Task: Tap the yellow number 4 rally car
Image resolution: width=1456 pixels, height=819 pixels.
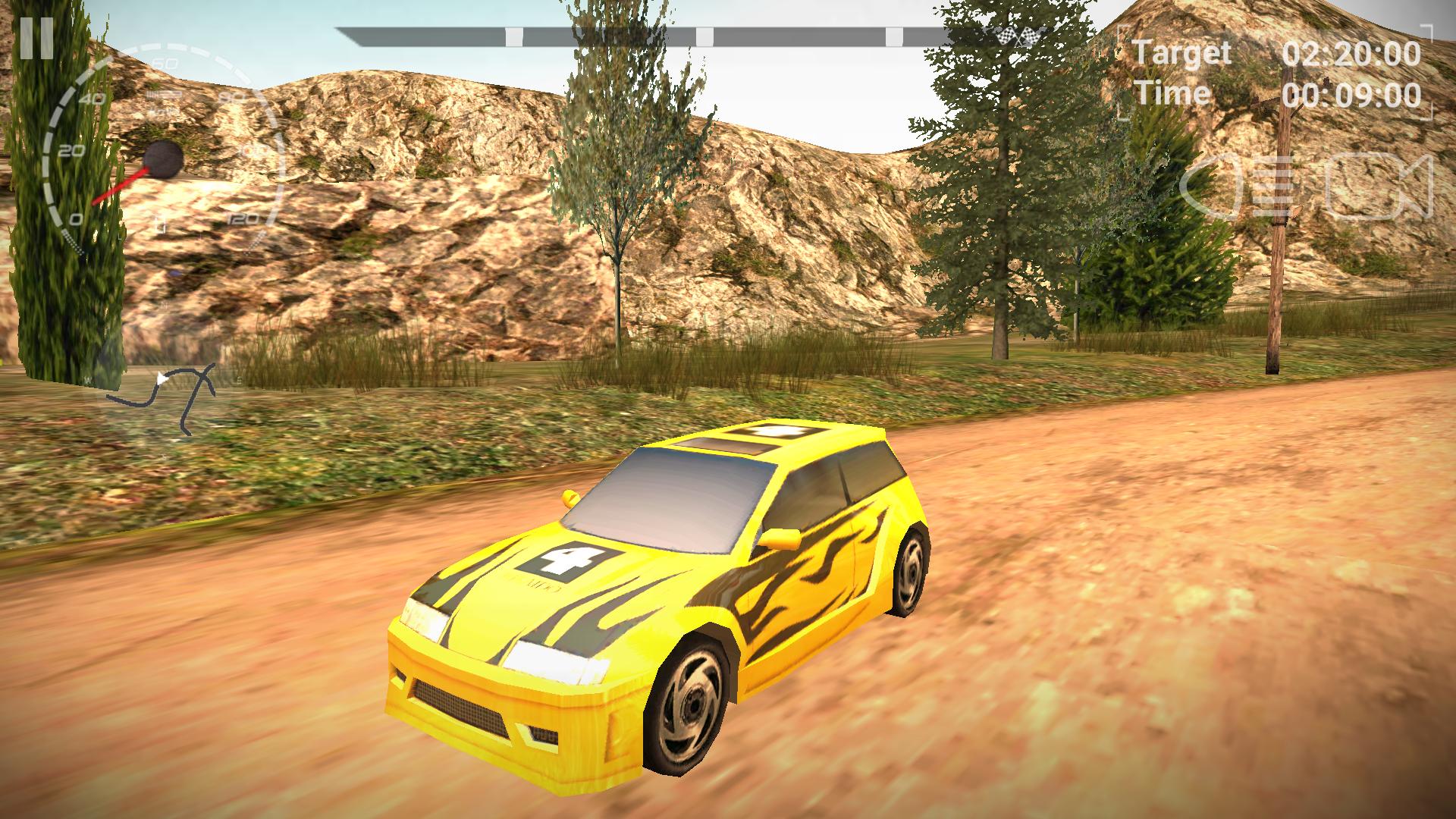Action: point(667,599)
